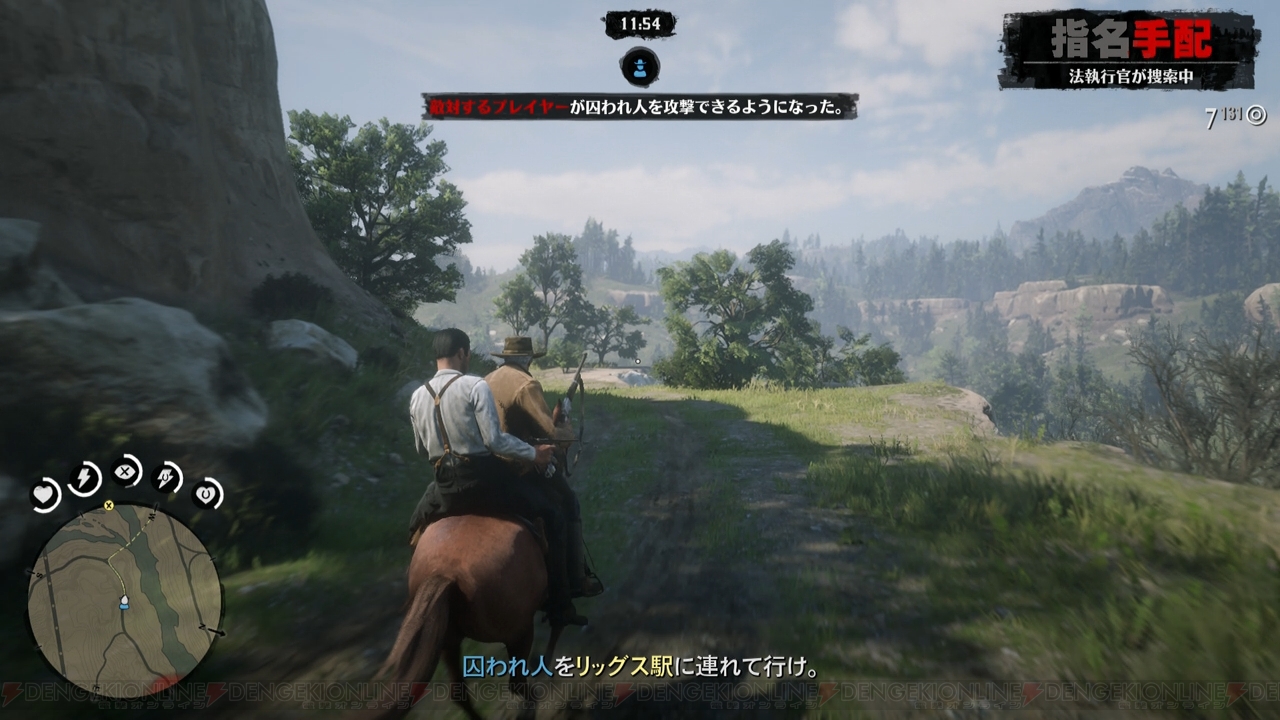
Task: Click the stamina lightning core icon
Action: [x=84, y=477]
